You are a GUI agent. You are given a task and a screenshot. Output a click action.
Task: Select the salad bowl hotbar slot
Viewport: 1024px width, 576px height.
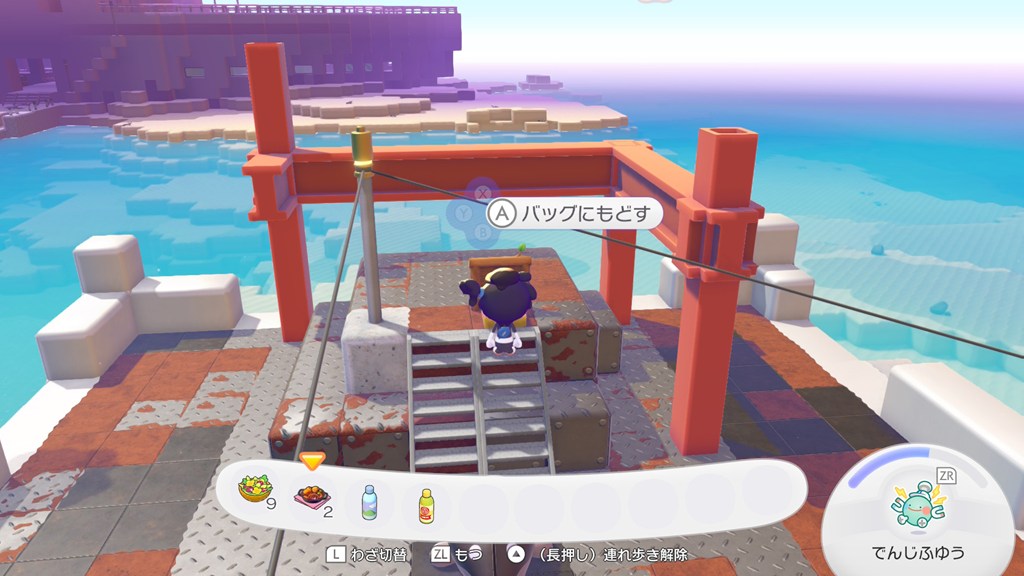[x=254, y=491]
